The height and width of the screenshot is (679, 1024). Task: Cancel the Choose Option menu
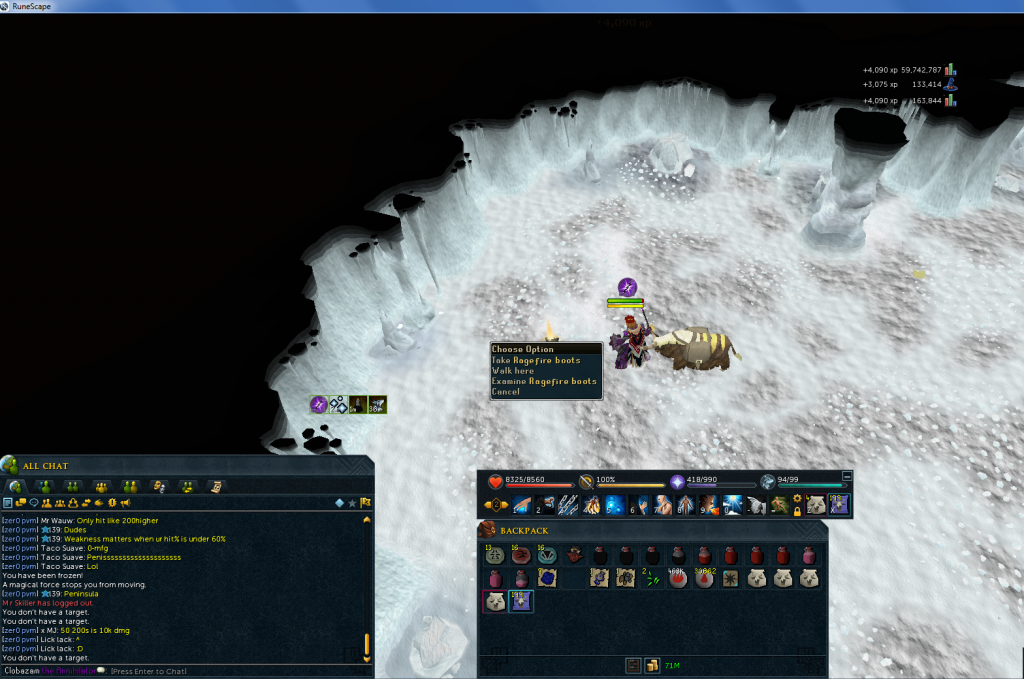[x=506, y=392]
